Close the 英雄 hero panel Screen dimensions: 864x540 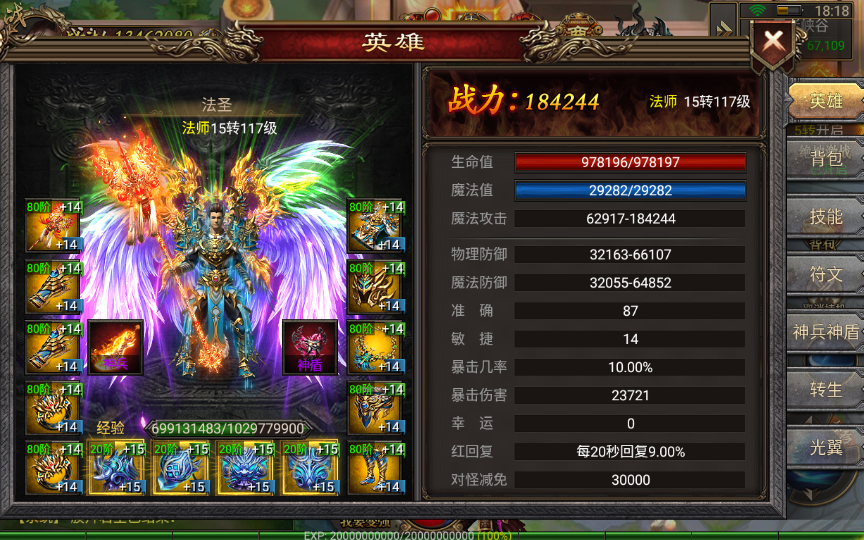point(773,43)
